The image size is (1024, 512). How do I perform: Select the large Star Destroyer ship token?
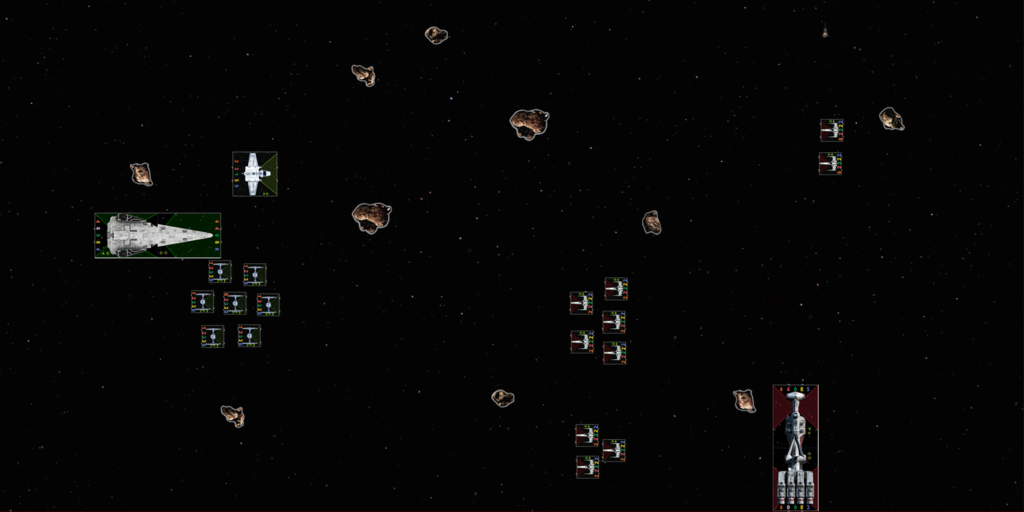[158, 235]
